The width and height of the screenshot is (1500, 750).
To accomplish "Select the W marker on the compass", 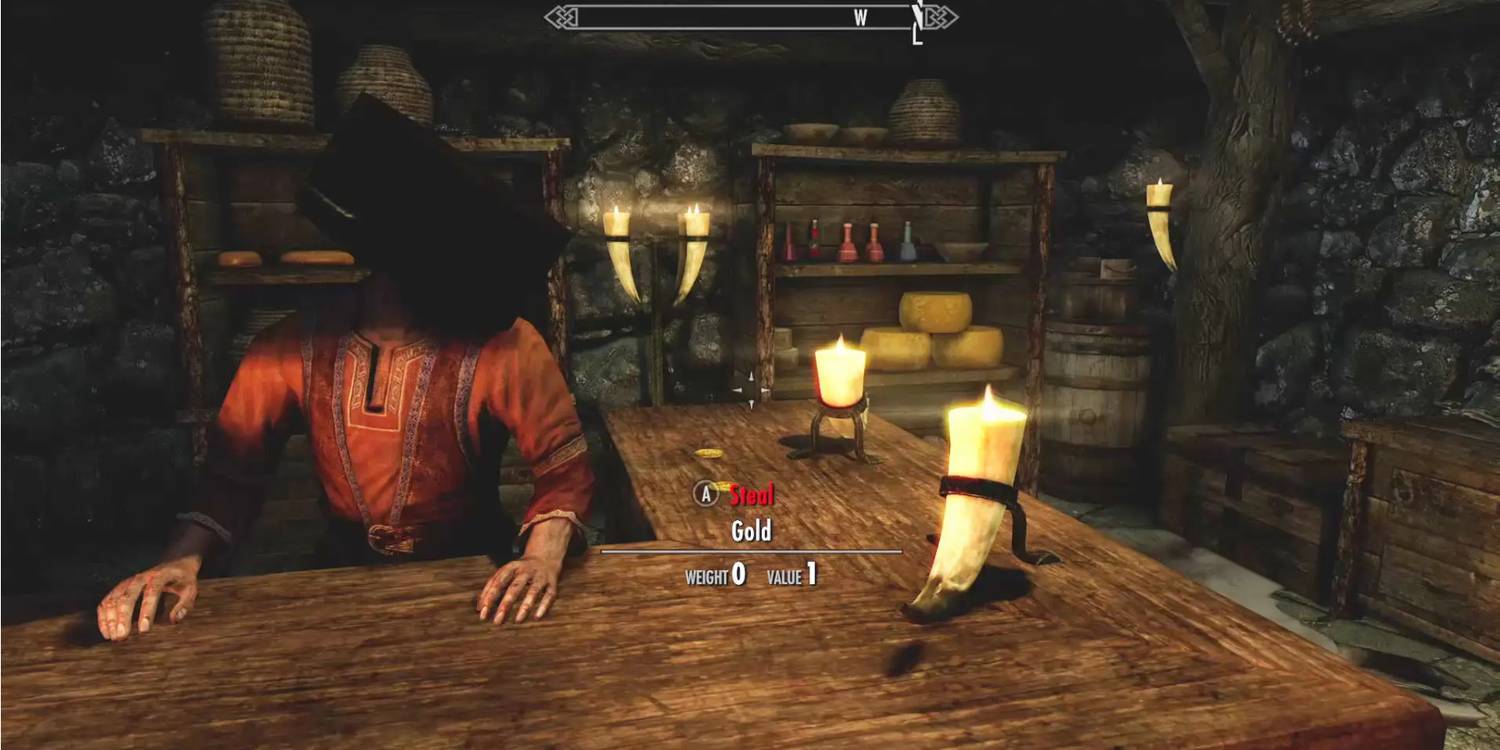I will click(x=860, y=16).
